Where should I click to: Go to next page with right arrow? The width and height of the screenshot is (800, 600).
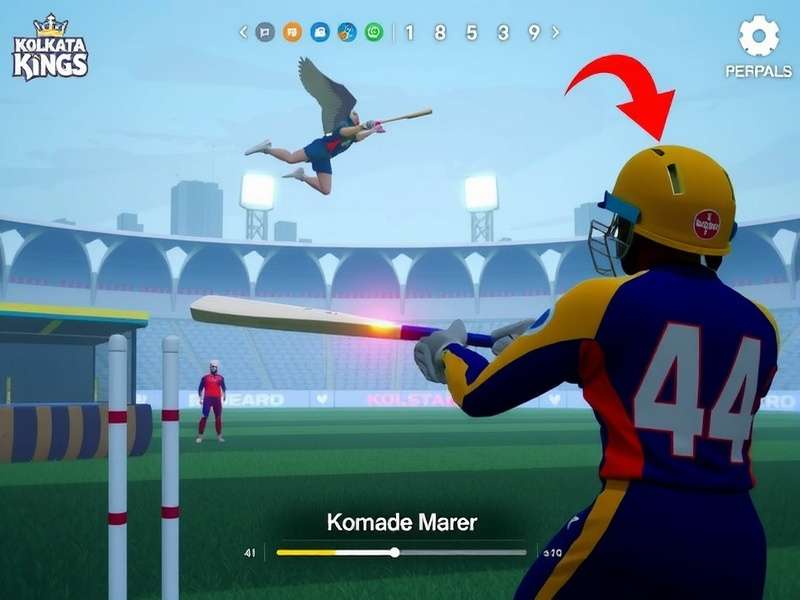point(556,32)
